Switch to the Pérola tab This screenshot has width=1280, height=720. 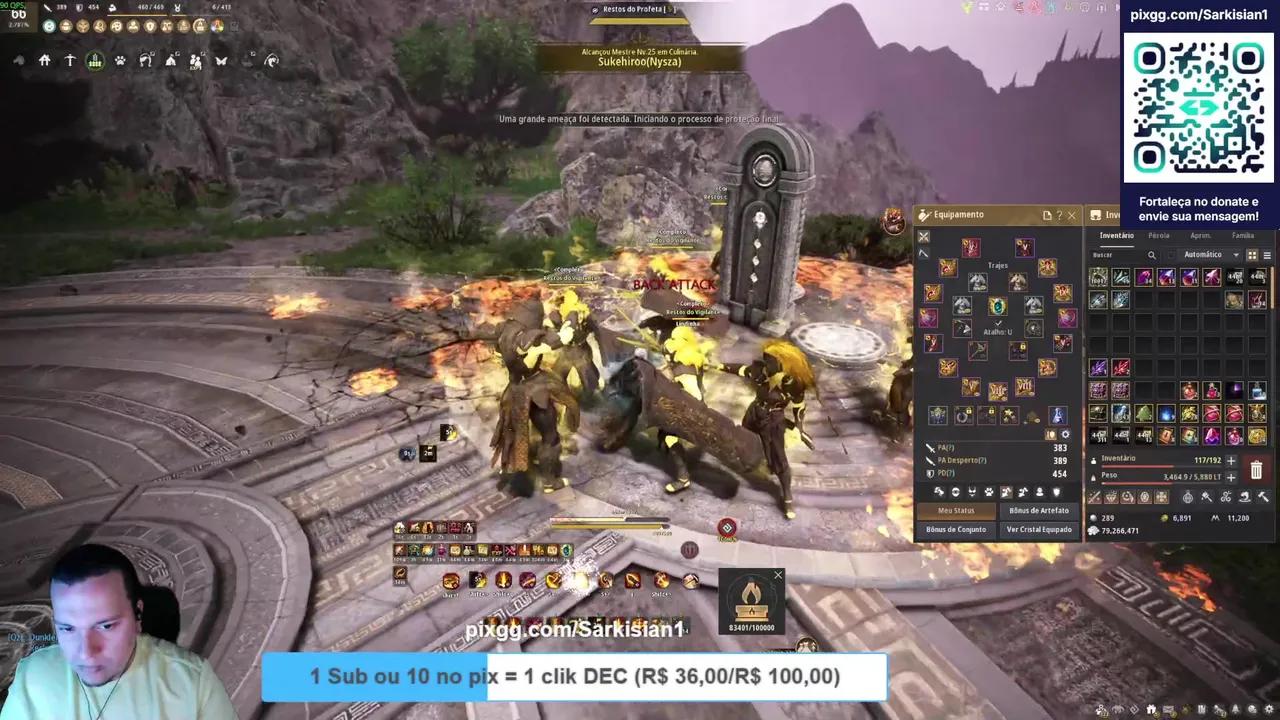(x=1159, y=235)
